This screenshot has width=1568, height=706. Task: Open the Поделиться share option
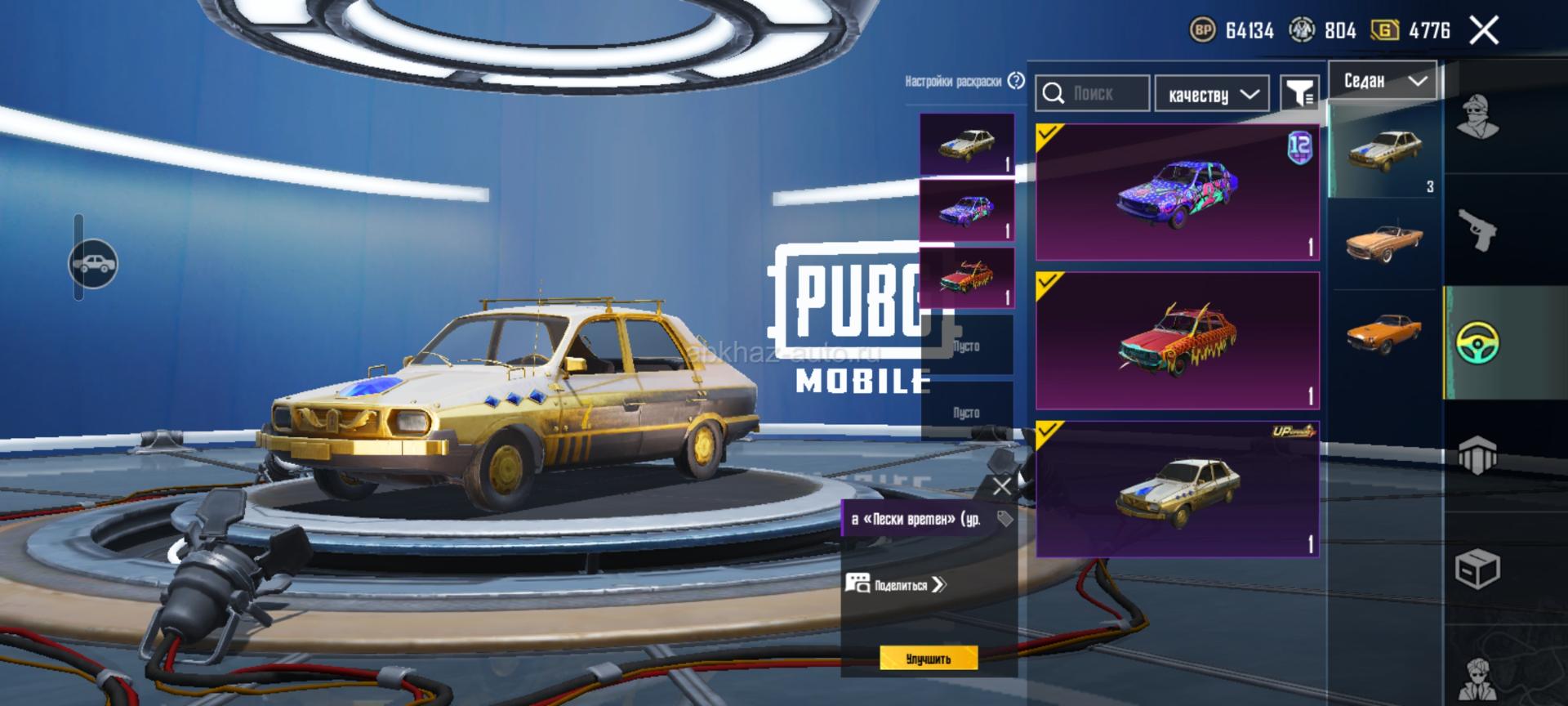(897, 584)
